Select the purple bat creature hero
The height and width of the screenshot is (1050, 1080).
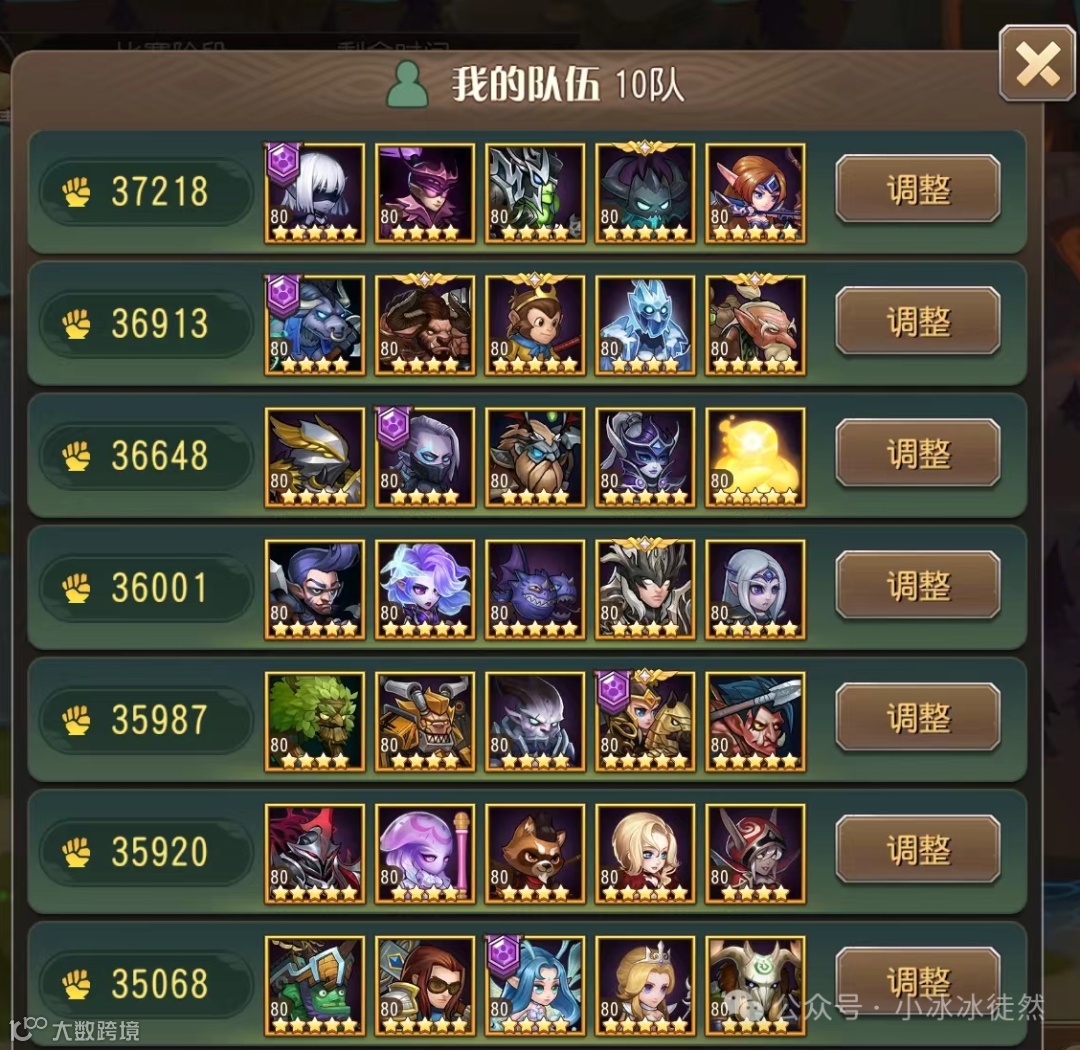(535, 588)
